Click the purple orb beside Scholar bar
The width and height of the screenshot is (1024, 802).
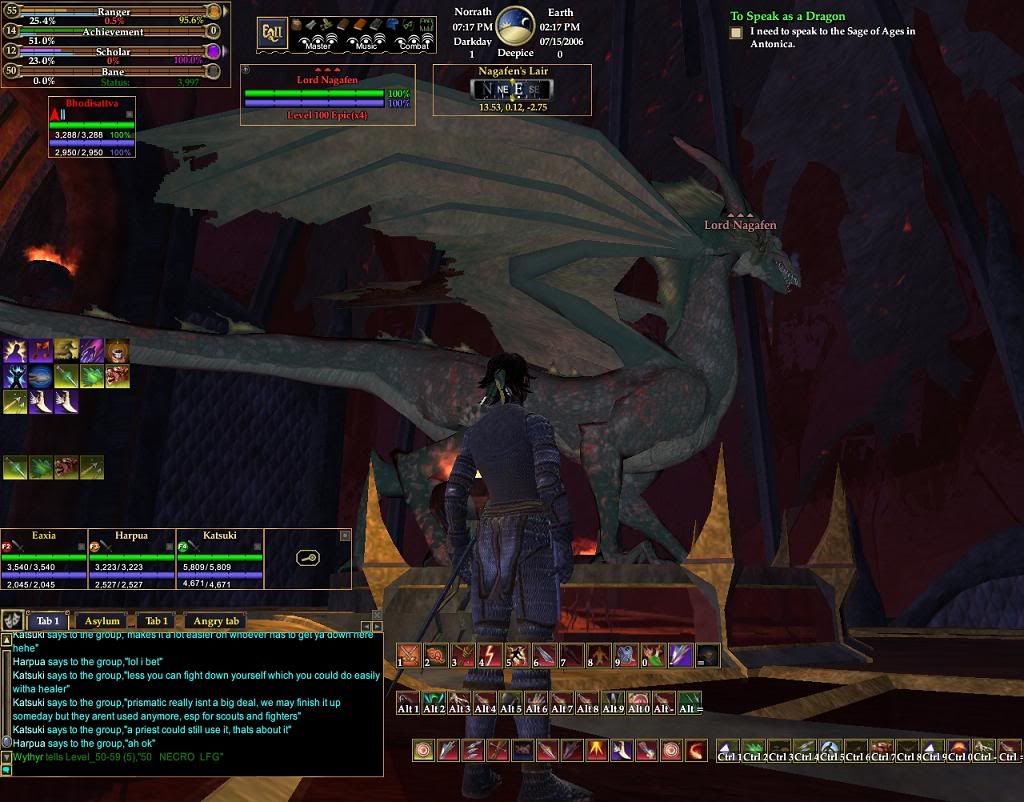213,51
